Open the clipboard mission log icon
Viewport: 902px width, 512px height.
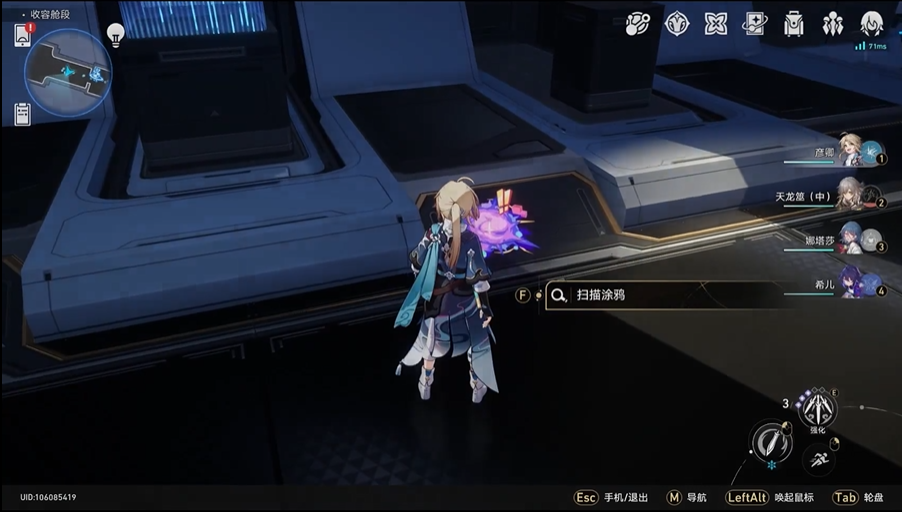pyautogui.click(x=23, y=114)
